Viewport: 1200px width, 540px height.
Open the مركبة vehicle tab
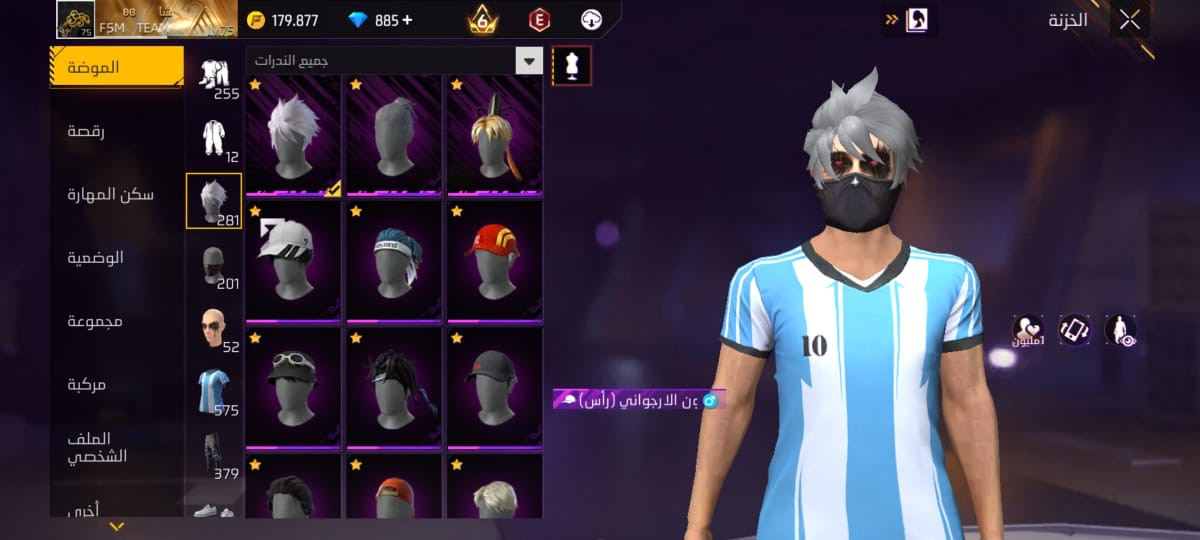86,384
